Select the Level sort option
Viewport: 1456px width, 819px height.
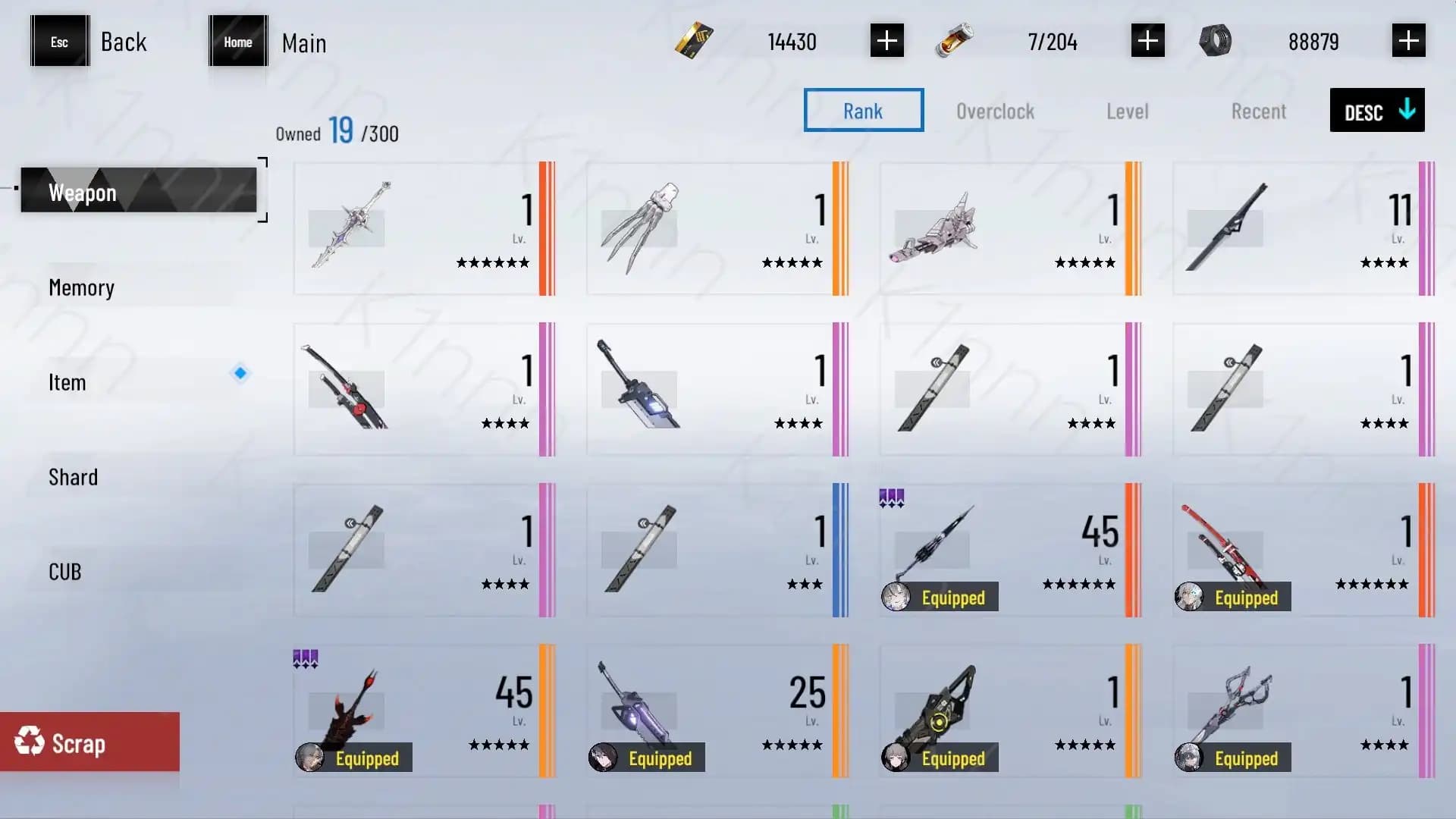1127,111
